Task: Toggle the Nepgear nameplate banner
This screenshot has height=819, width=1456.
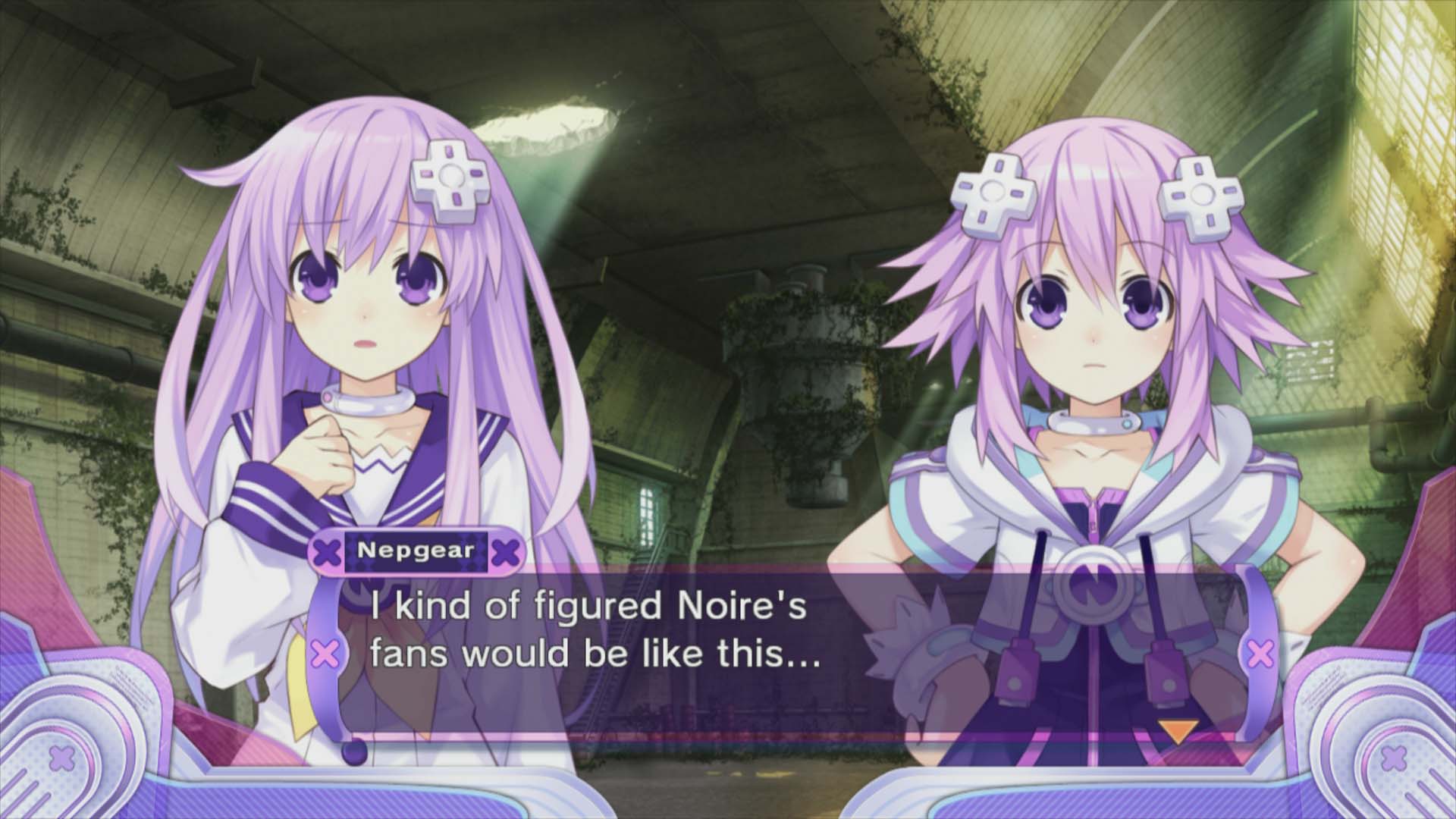Action: (416, 552)
